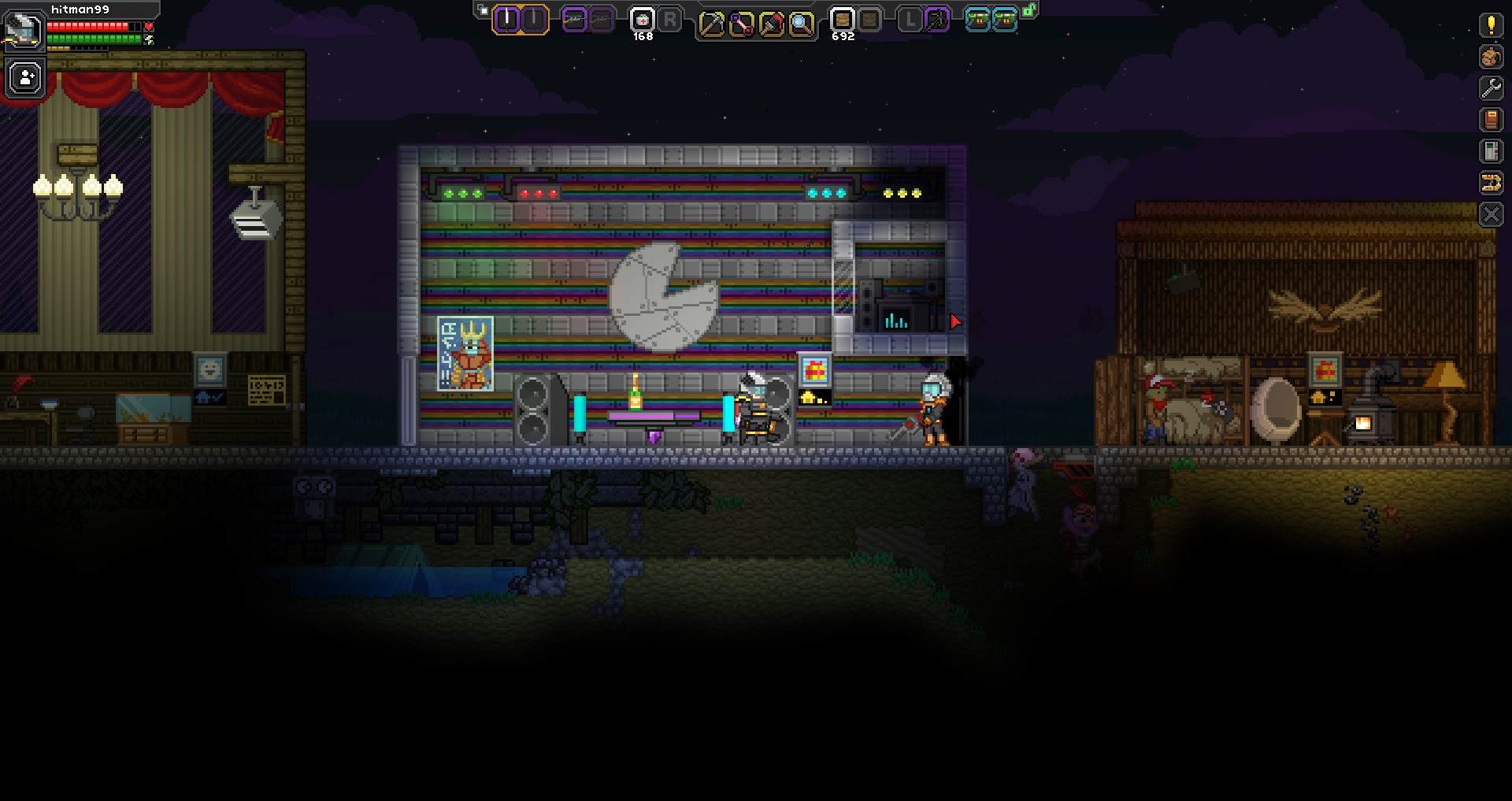
Task: Click the L quickswap slot button
Action: tap(911, 20)
